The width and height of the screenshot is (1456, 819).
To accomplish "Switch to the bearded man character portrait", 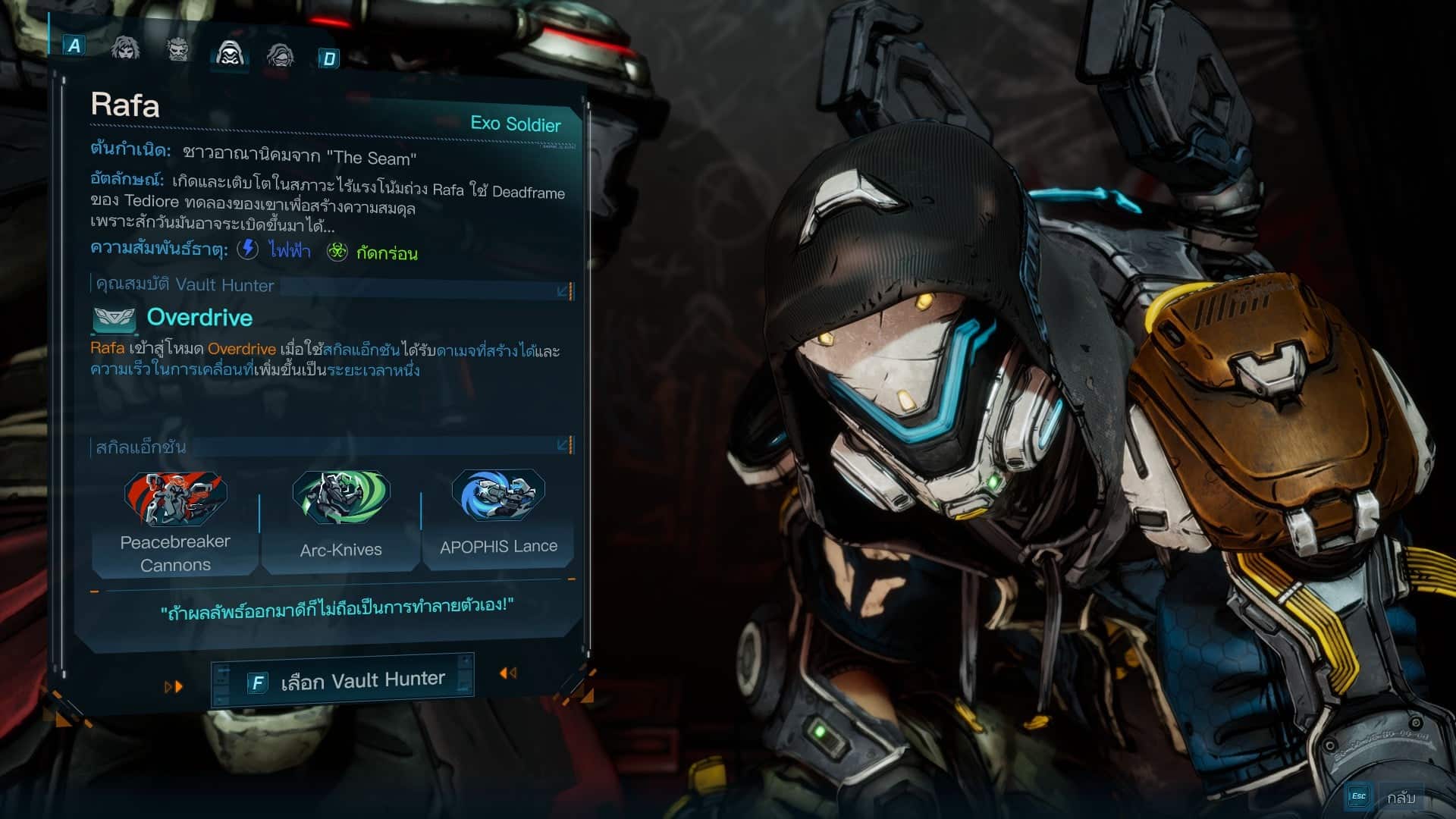I will 178,50.
